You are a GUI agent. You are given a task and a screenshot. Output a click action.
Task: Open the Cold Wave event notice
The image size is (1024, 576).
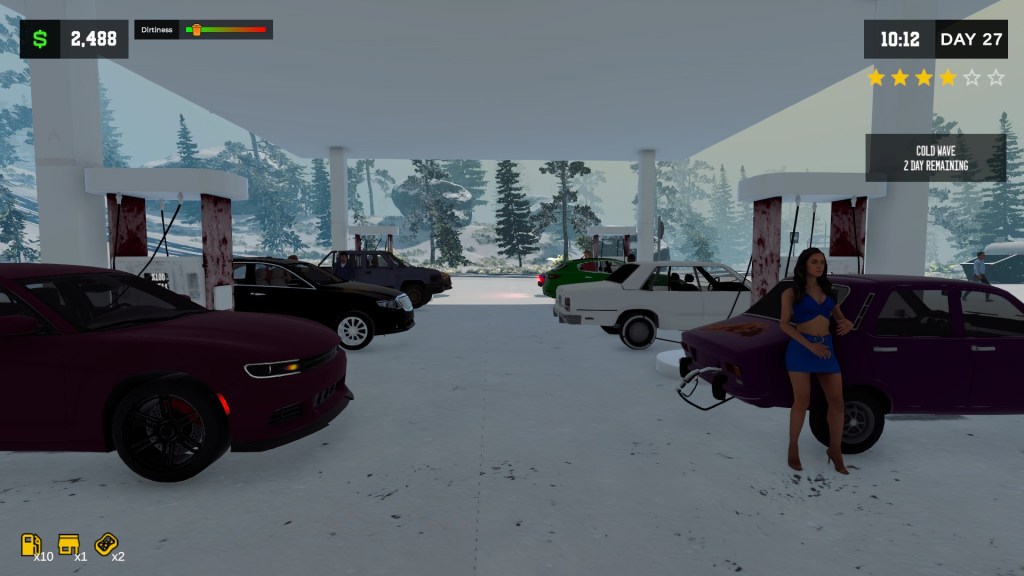click(935, 158)
